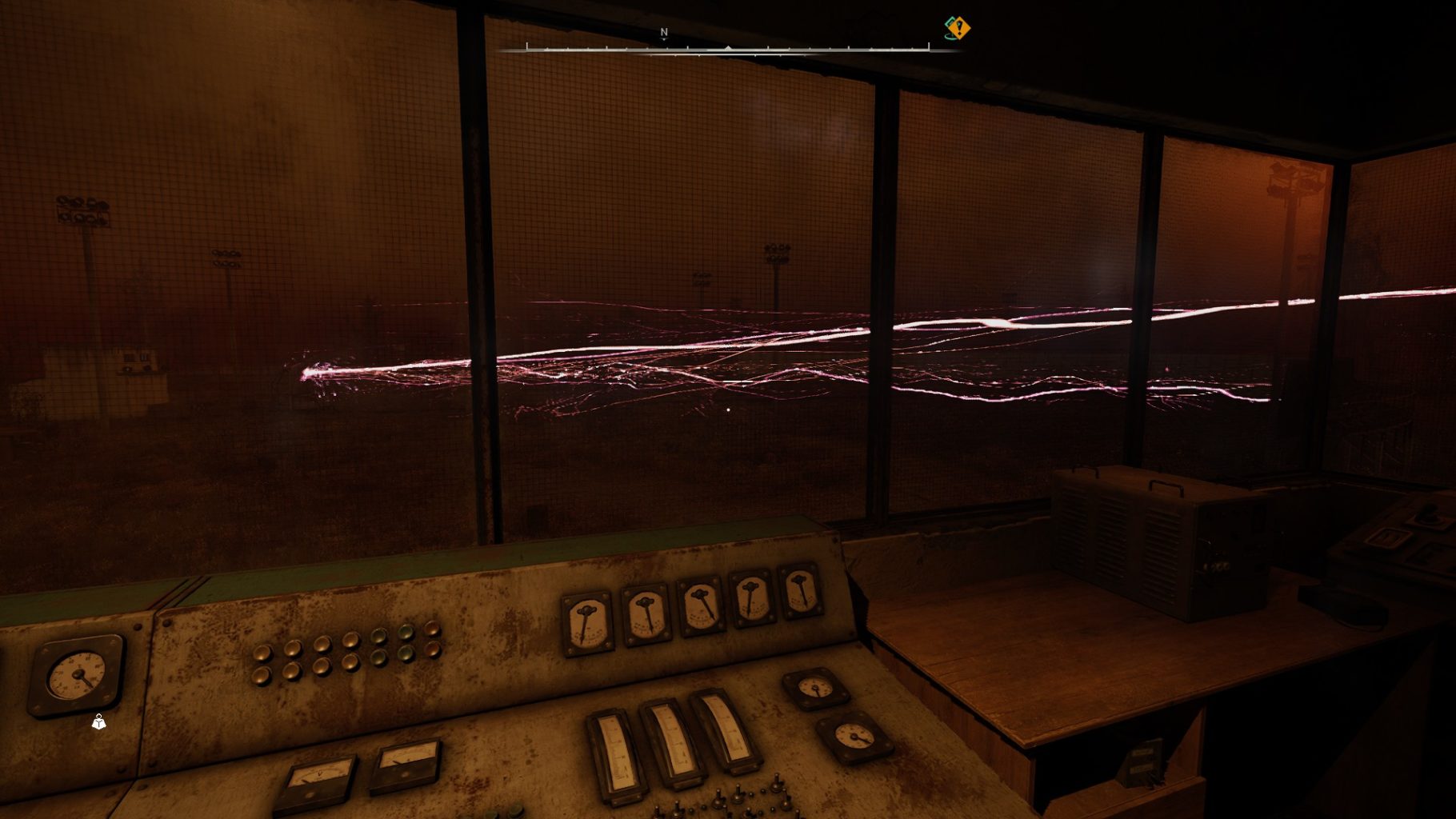This screenshot has width=1456, height=819.
Task: Click the orange quest marker icon
Action: pos(957,28)
